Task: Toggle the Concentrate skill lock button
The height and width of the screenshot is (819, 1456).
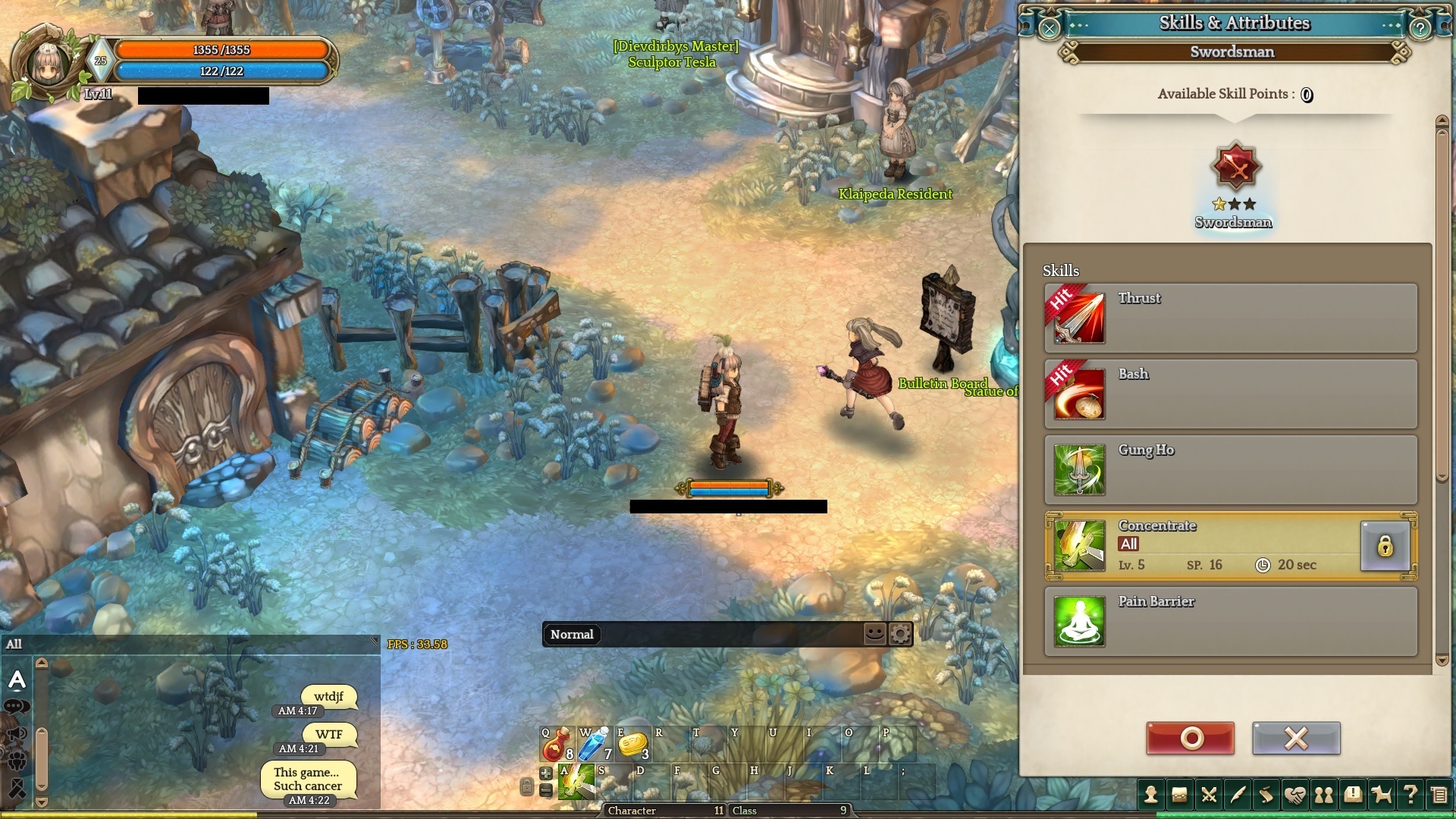Action: [x=1385, y=546]
